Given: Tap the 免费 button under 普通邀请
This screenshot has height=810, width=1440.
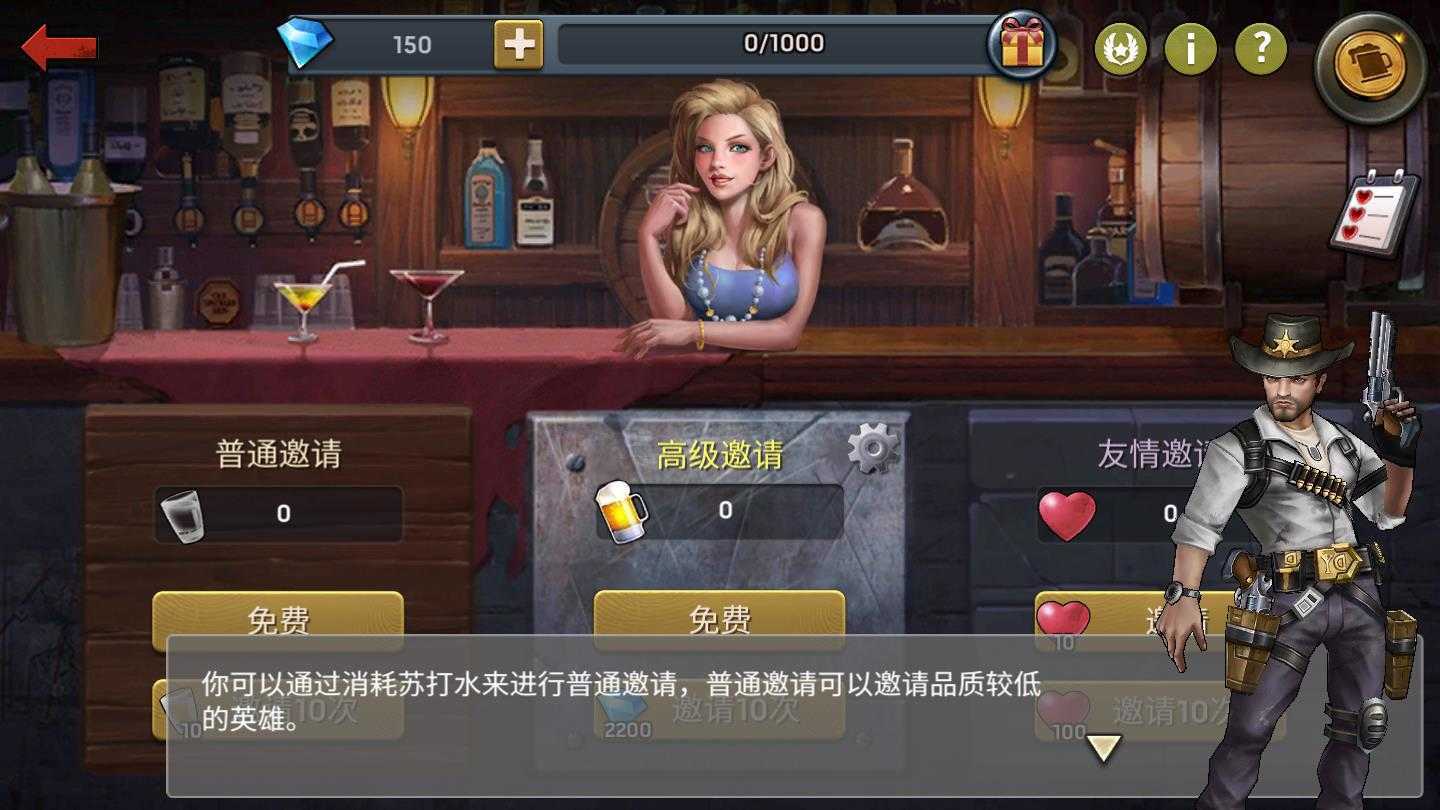Looking at the screenshot, I should tap(277, 619).
